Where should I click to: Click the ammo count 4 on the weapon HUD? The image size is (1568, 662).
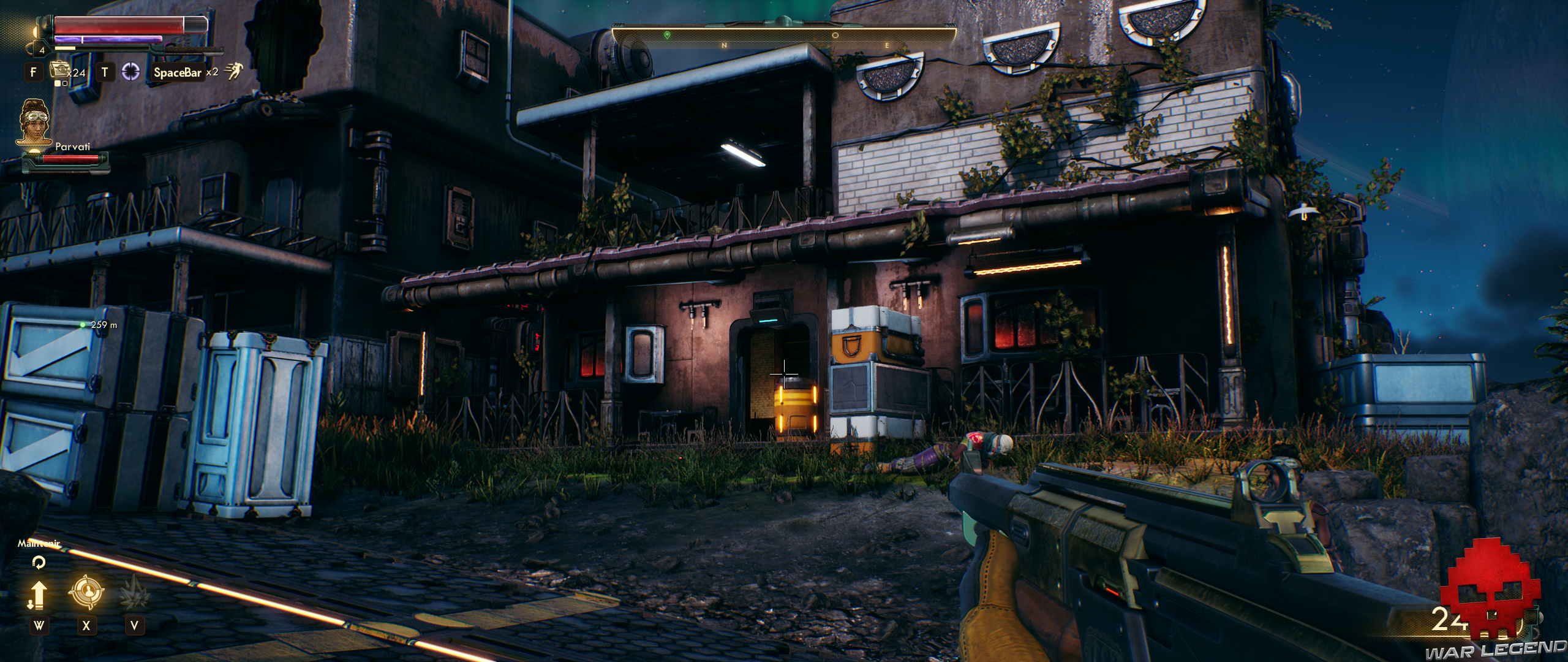pos(42,51)
